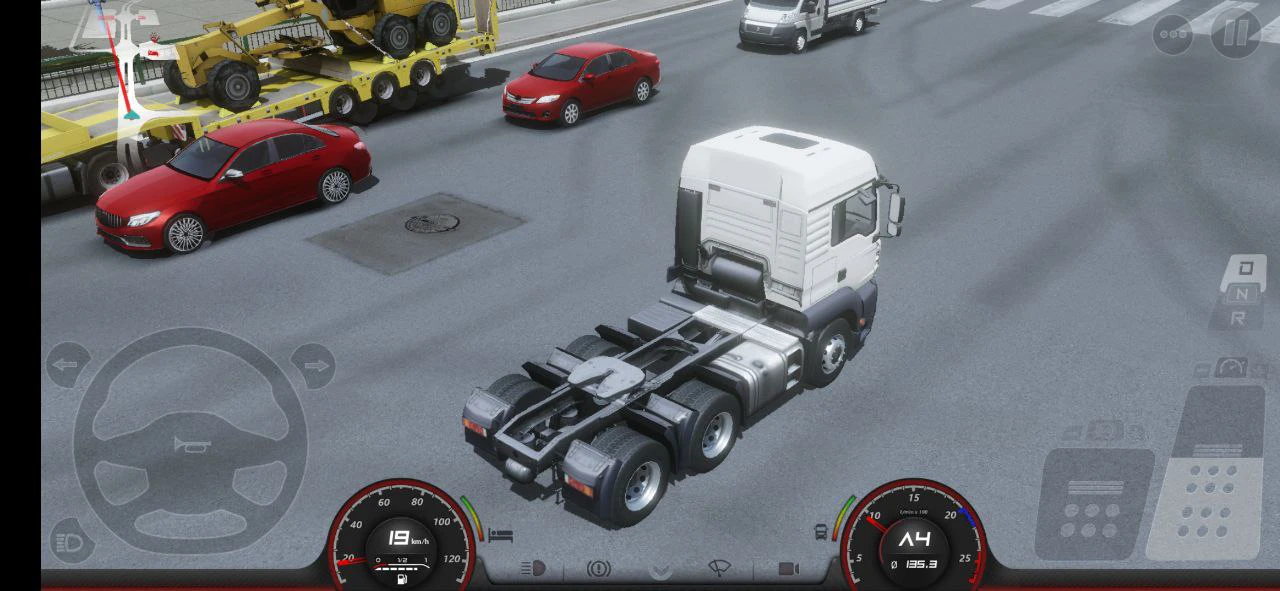Shift the gear selector to N
This screenshot has width=1280, height=591.
(1241, 293)
